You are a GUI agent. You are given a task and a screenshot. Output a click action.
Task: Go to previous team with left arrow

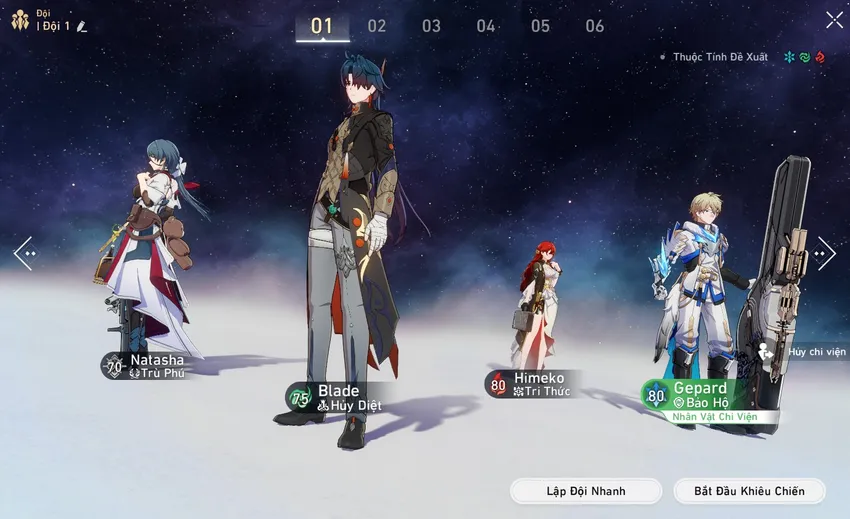pyautogui.click(x=23, y=253)
